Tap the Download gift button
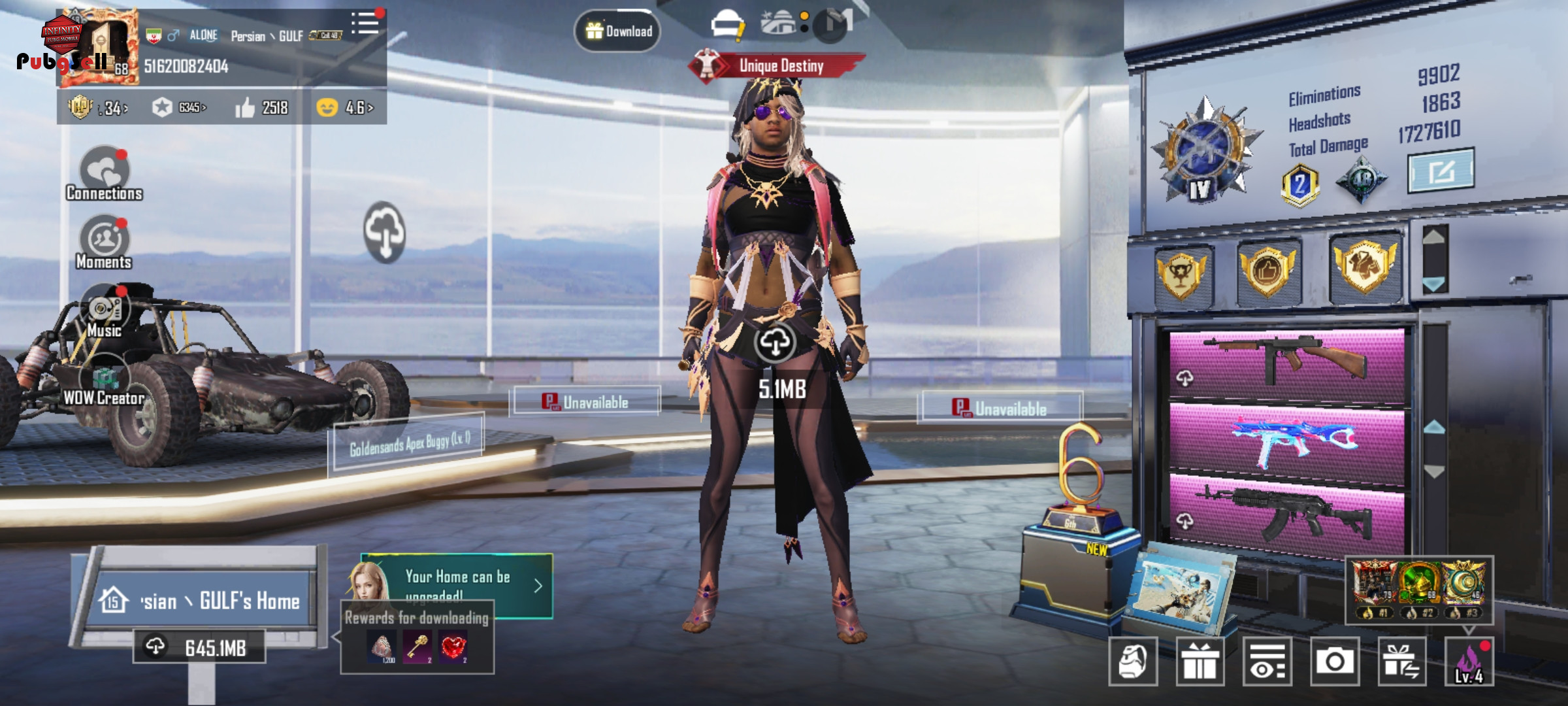Screen dimensions: 1568x706 [617, 31]
